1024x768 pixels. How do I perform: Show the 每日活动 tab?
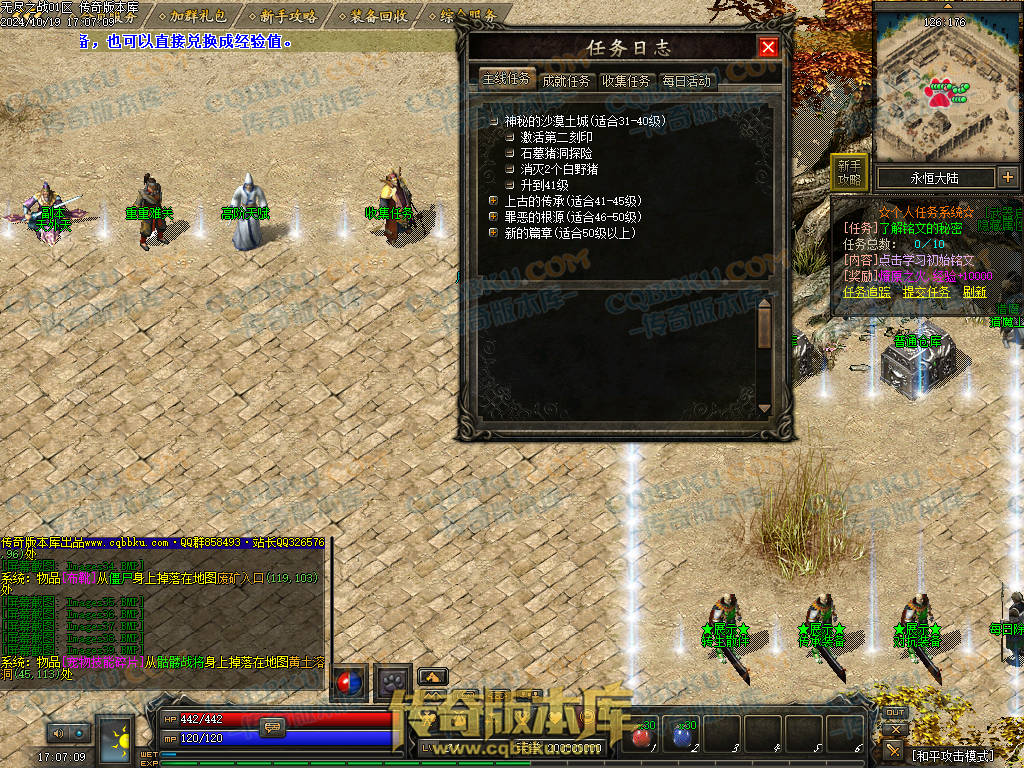coord(686,81)
